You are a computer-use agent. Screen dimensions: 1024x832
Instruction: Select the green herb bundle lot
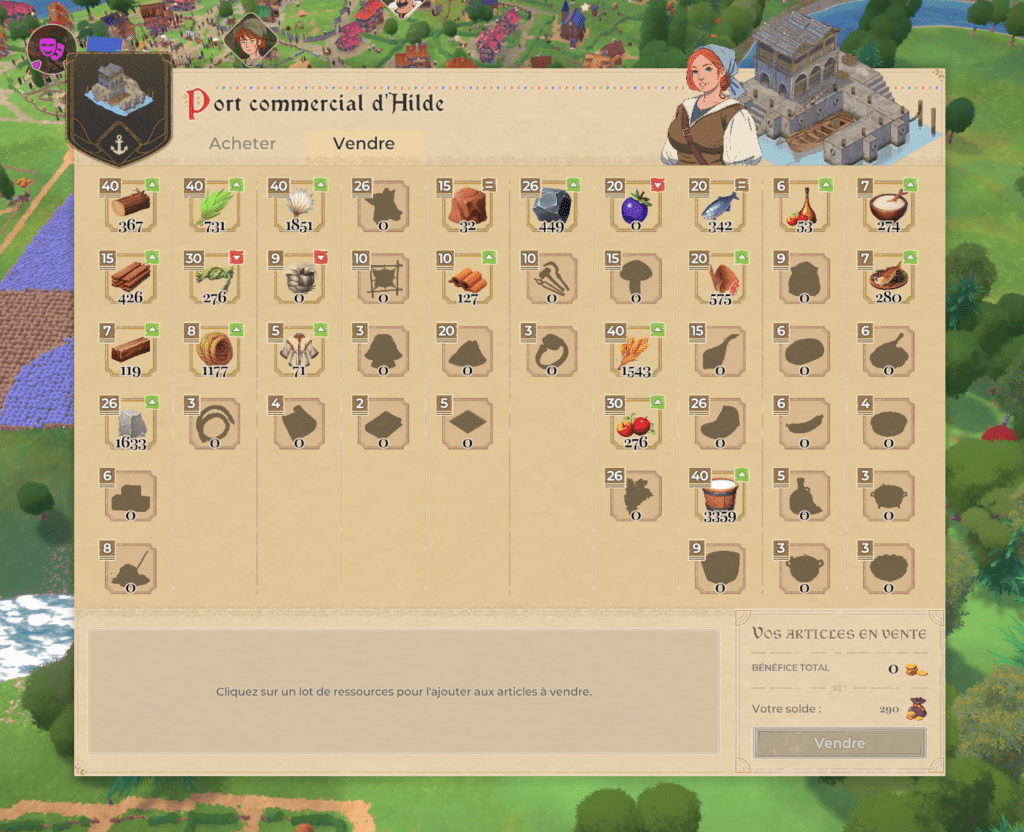point(215,206)
